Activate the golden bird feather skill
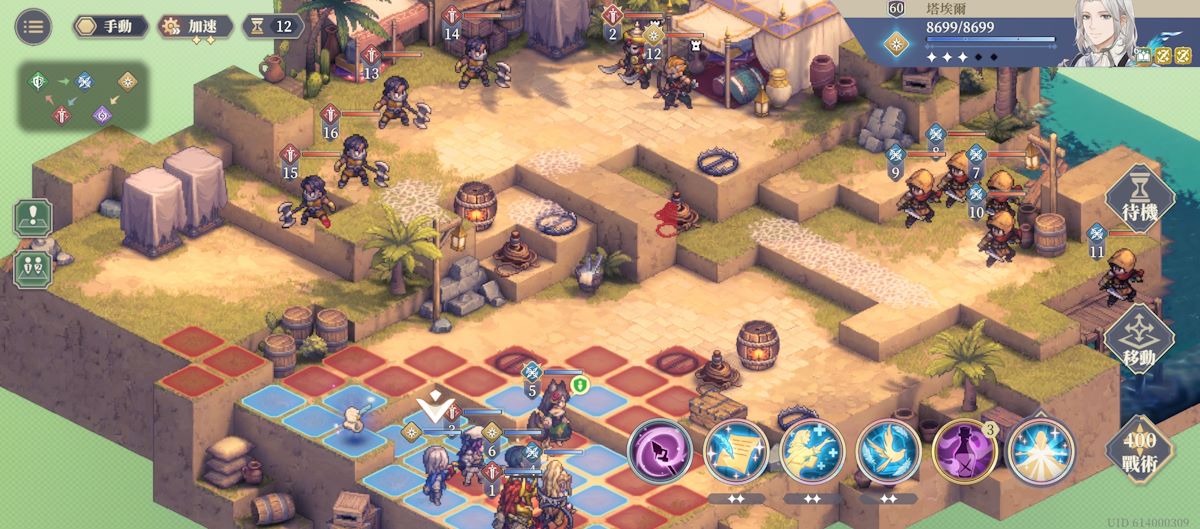The image size is (1200, 529). [x=888, y=452]
